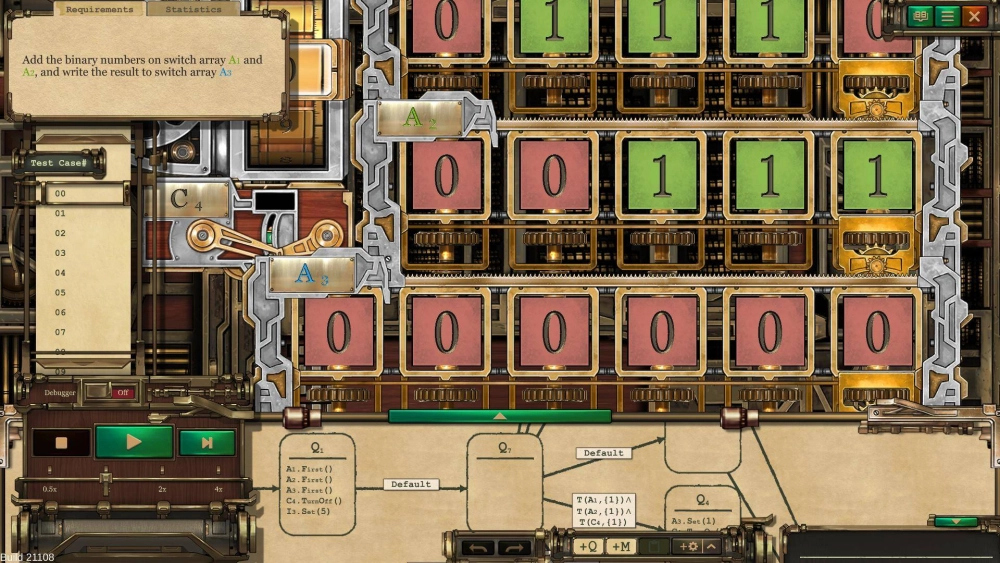The image size is (1000, 563).
Task: Add a new state with +Q
Action: [588, 547]
